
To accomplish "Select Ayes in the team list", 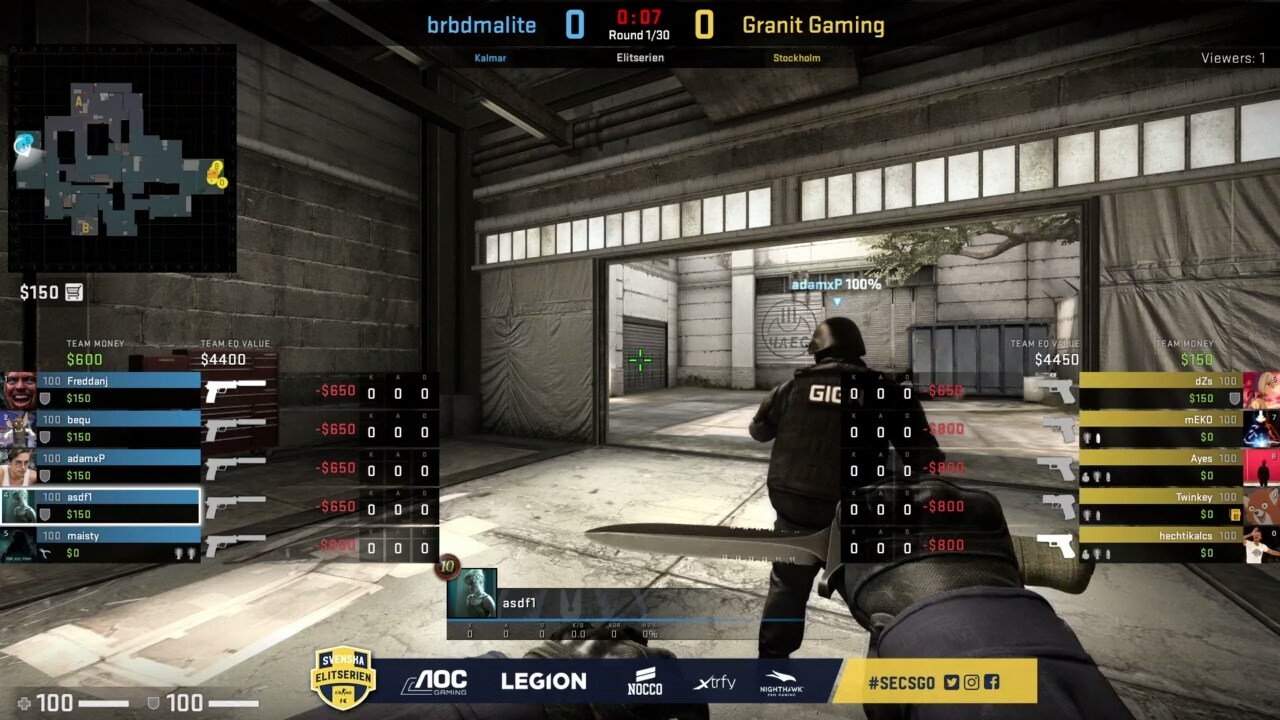I will (1160, 467).
